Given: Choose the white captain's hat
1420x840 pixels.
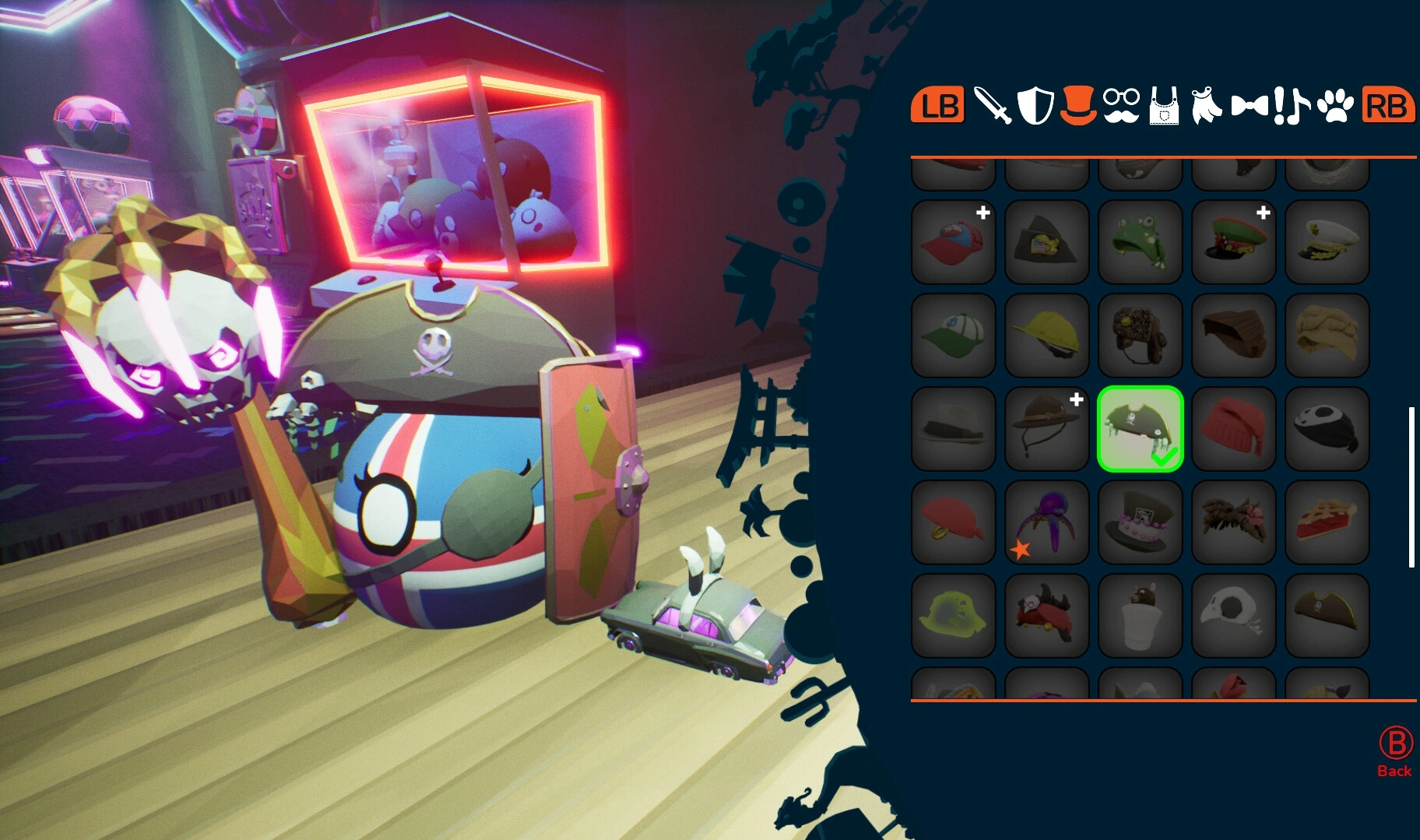Looking at the screenshot, I should click(x=1327, y=241).
